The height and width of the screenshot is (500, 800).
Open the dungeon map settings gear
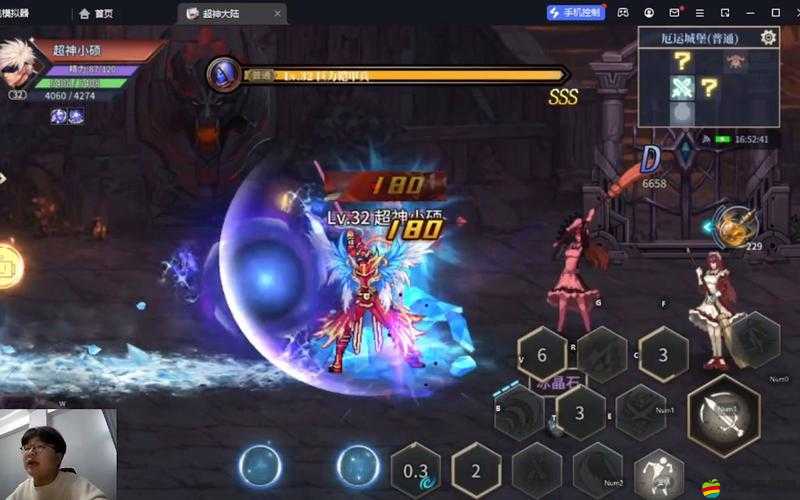[768, 38]
